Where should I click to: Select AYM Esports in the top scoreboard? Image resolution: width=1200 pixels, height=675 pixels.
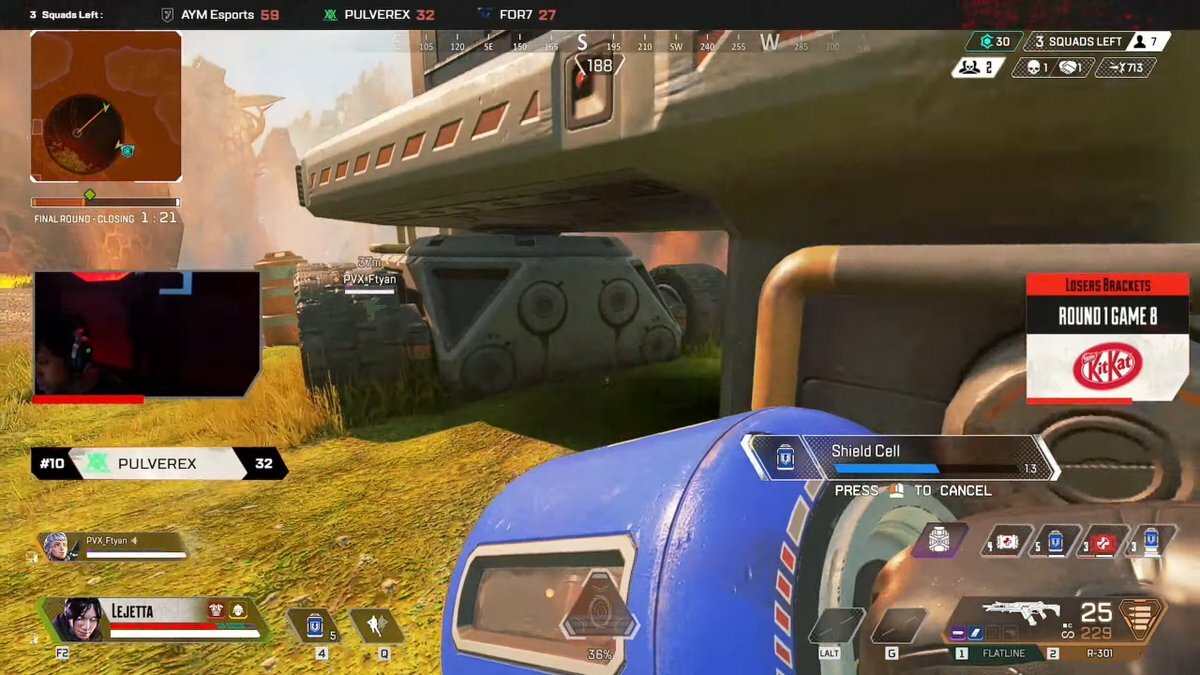[x=220, y=15]
